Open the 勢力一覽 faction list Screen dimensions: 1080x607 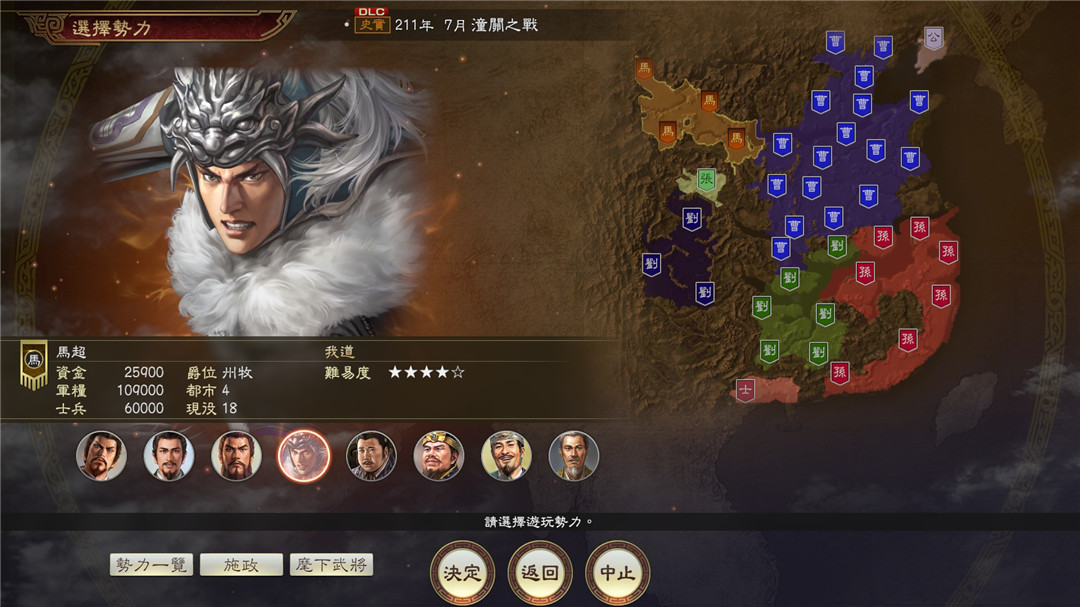pos(151,565)
